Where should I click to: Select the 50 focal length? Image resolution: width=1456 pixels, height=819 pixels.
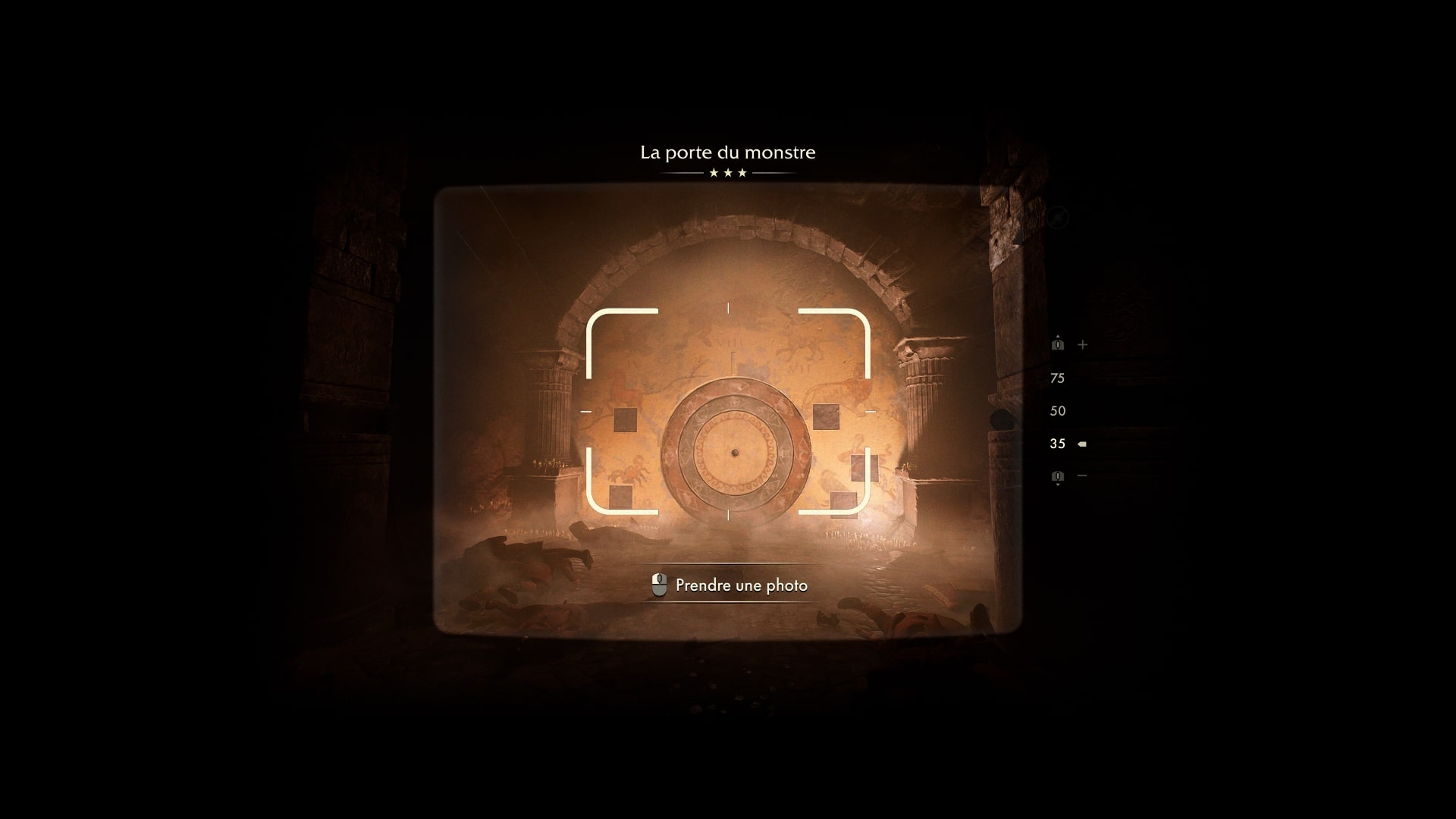(1057, 410)
